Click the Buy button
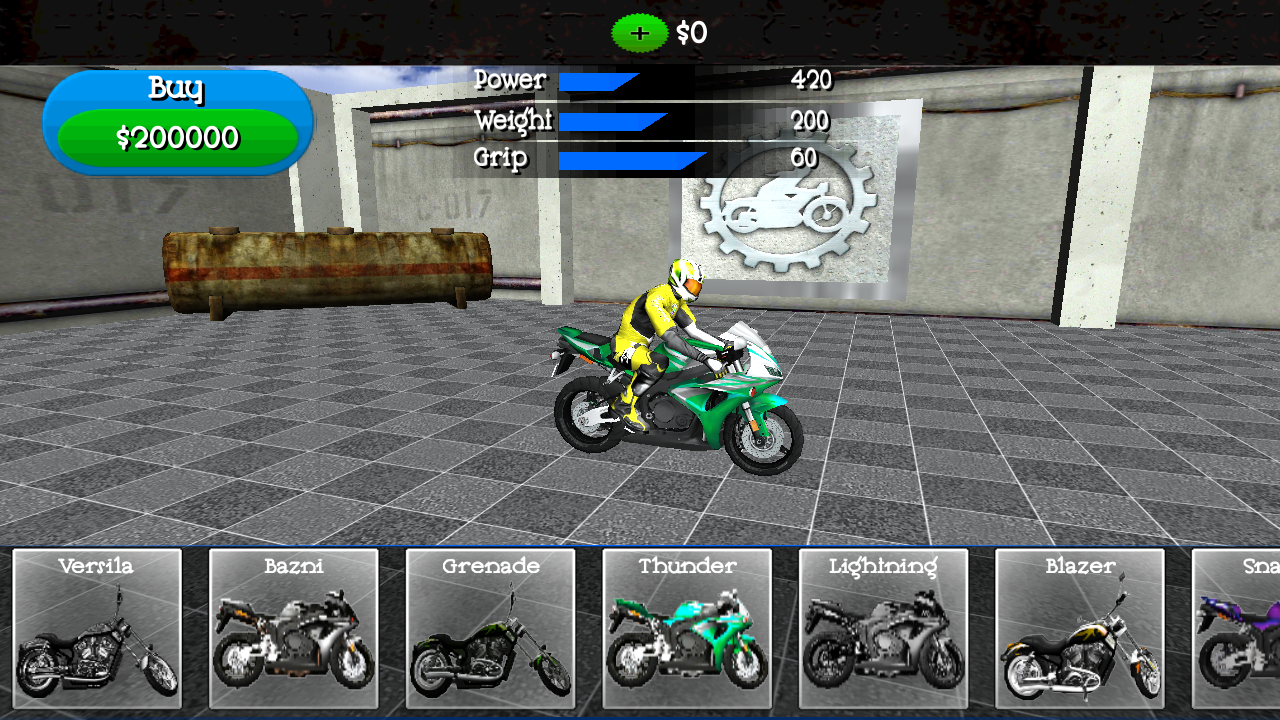This screenshot has height=720, width=1280. pos(178,90)
